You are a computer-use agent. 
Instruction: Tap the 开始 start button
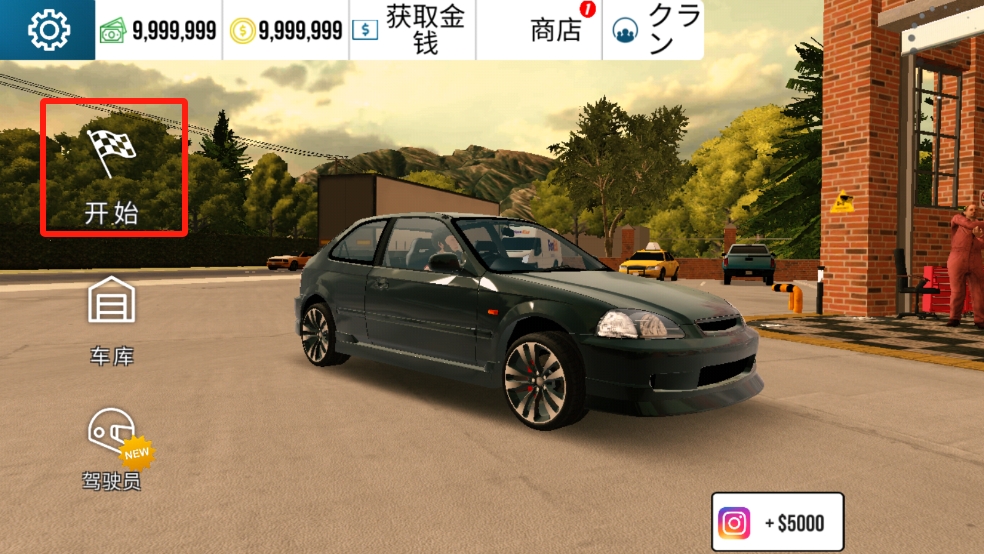point(113,167)
